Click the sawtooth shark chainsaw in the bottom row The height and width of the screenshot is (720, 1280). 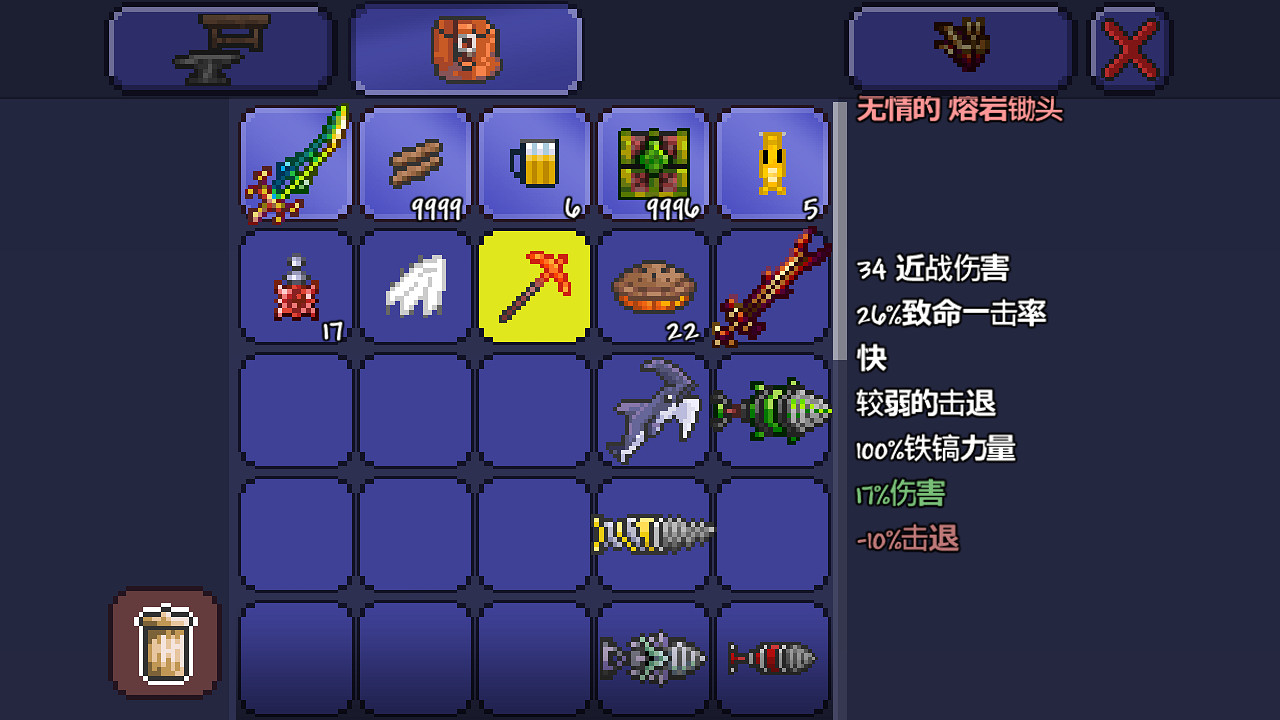pyautogui.click(x=652, y=656)
